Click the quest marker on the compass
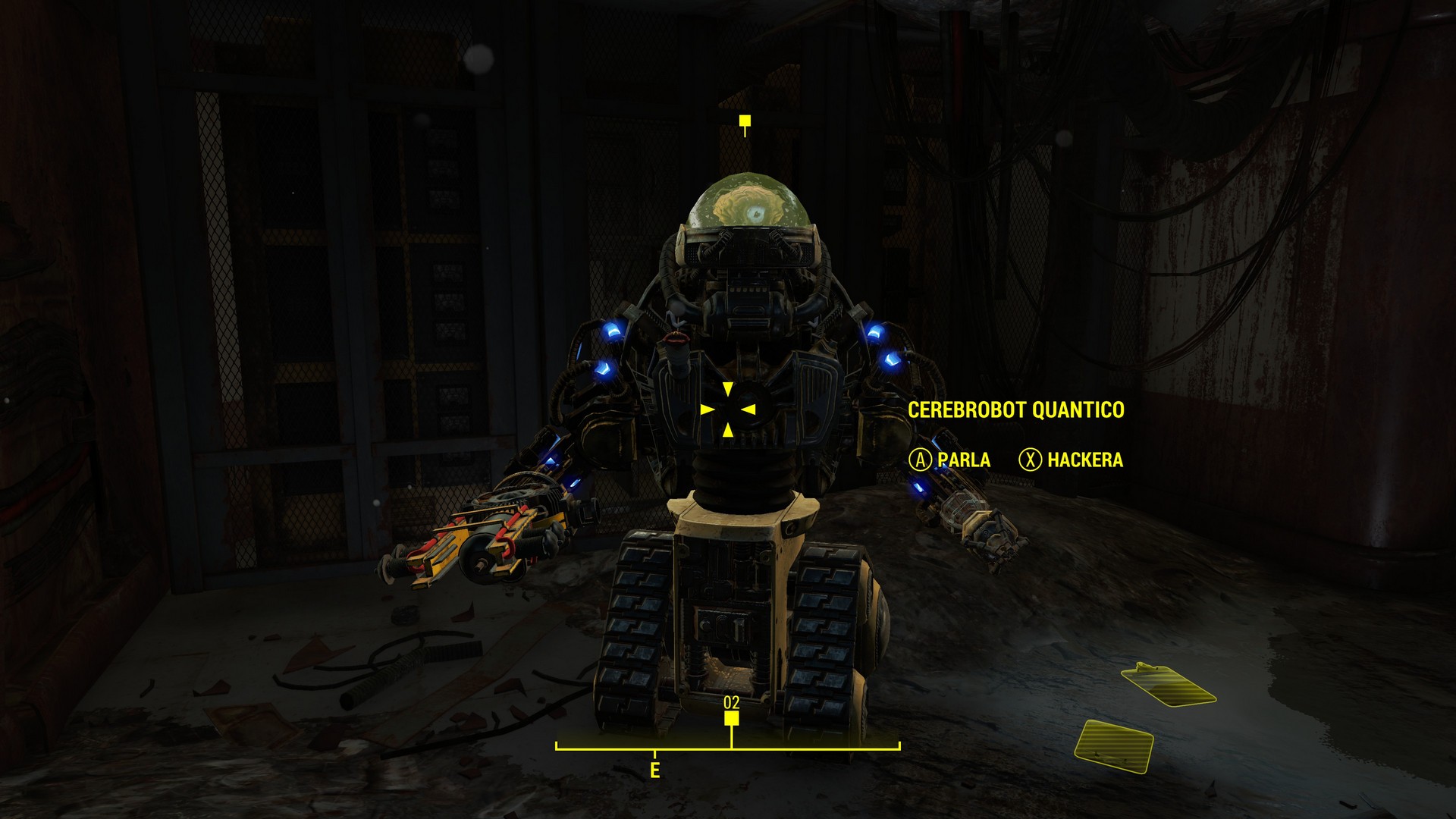Image resolution: width=1456 pixels, height=819 pixels. (x=731, y=717)
